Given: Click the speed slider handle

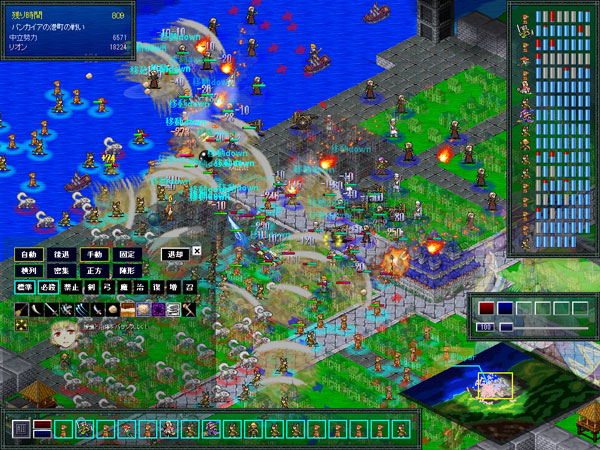Looking at the screenshot, I should pyautogui.click(x=506, y=327).
